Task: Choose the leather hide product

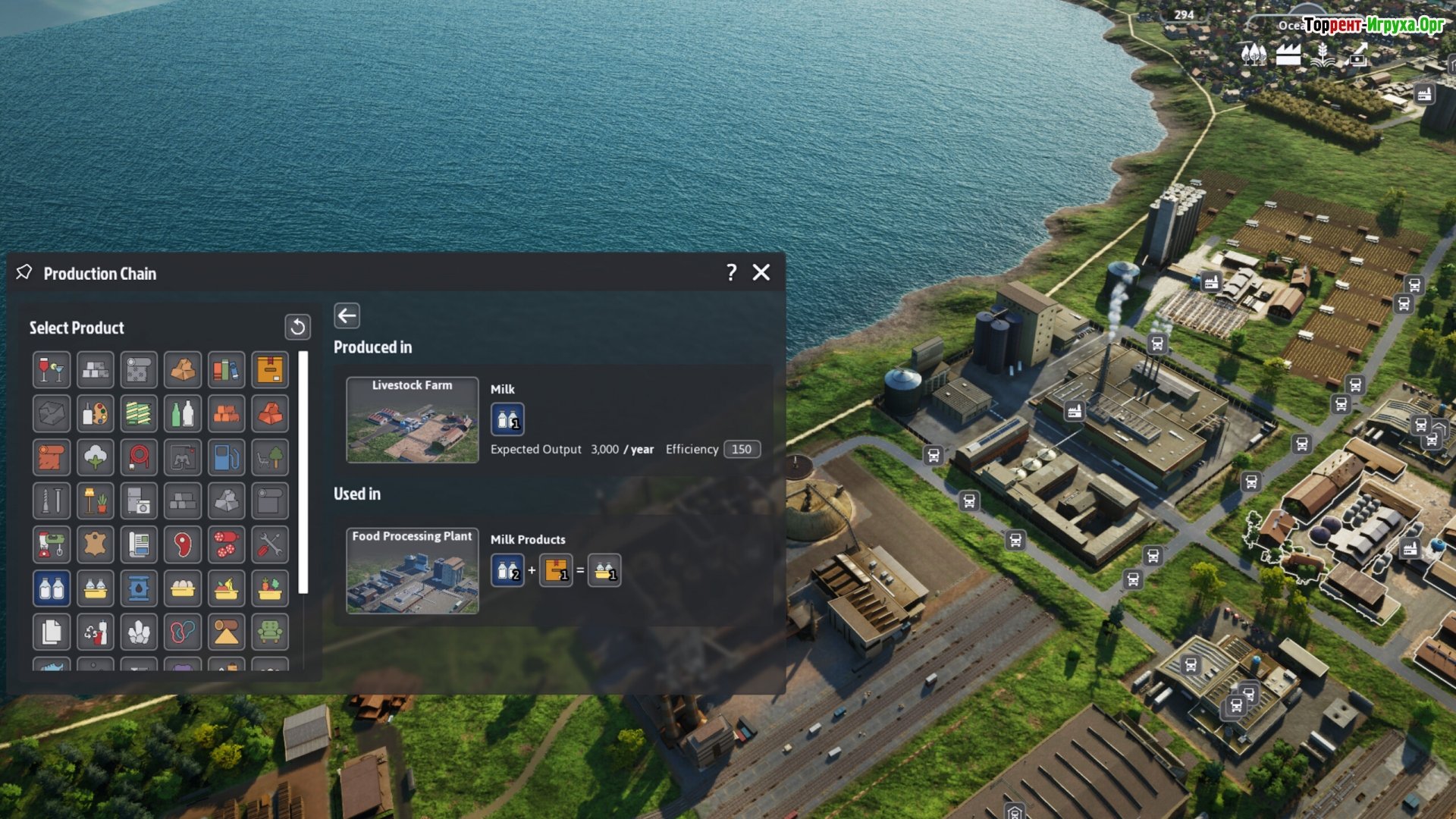Action: 96,544
